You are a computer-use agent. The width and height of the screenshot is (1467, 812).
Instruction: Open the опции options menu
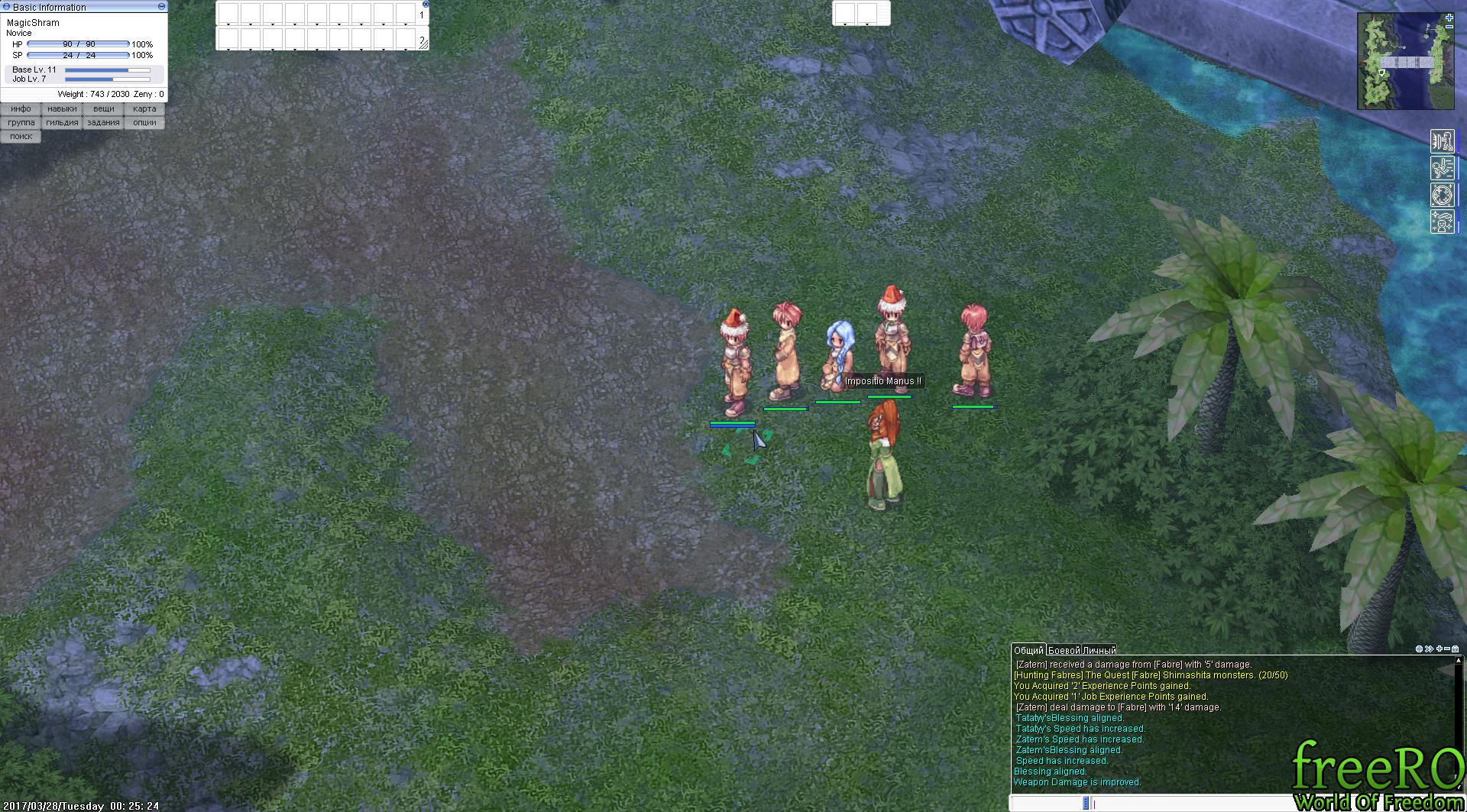click(x=144, y=123)
